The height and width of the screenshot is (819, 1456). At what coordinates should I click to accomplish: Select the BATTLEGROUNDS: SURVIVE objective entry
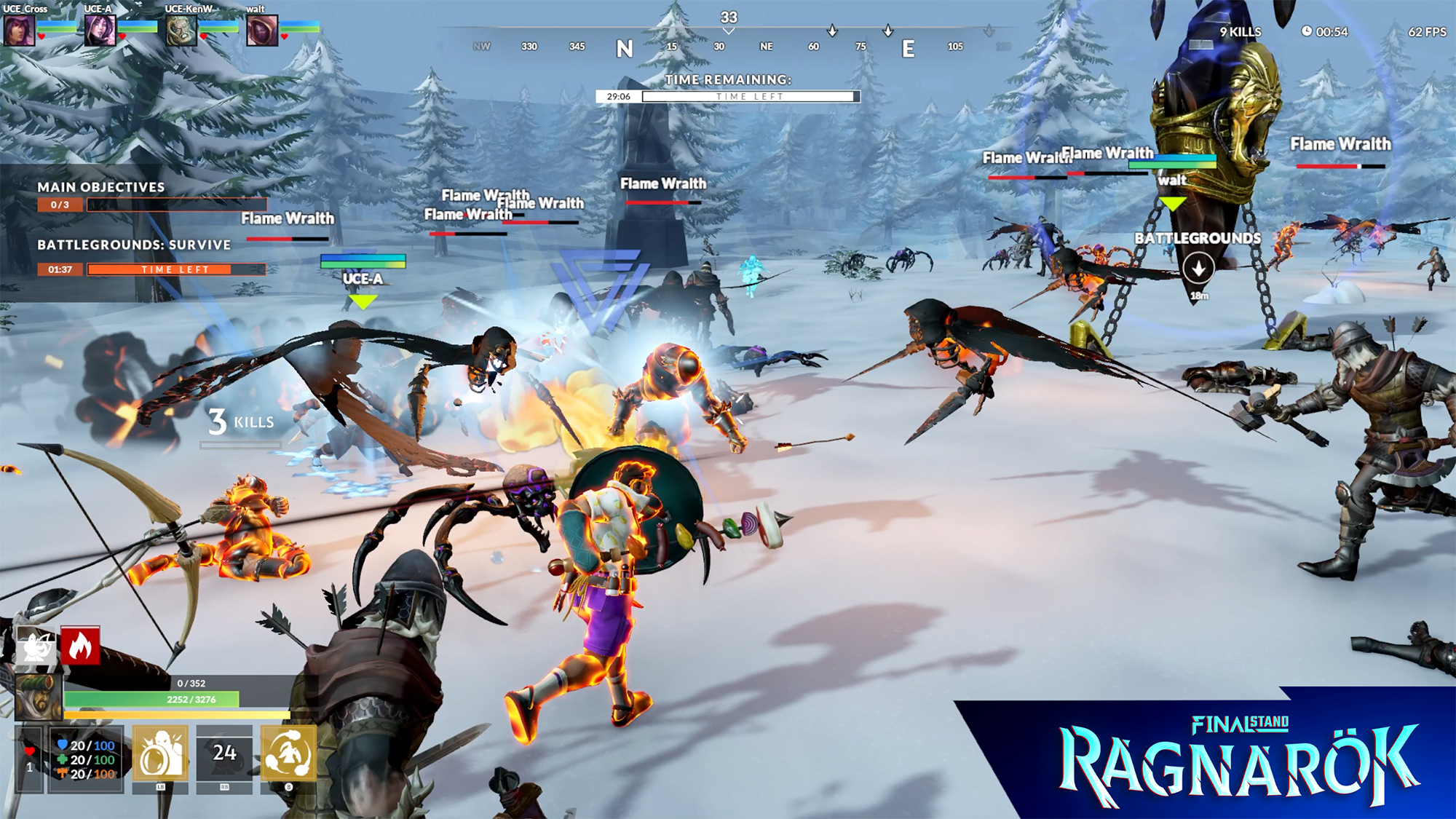click(134, 245)
